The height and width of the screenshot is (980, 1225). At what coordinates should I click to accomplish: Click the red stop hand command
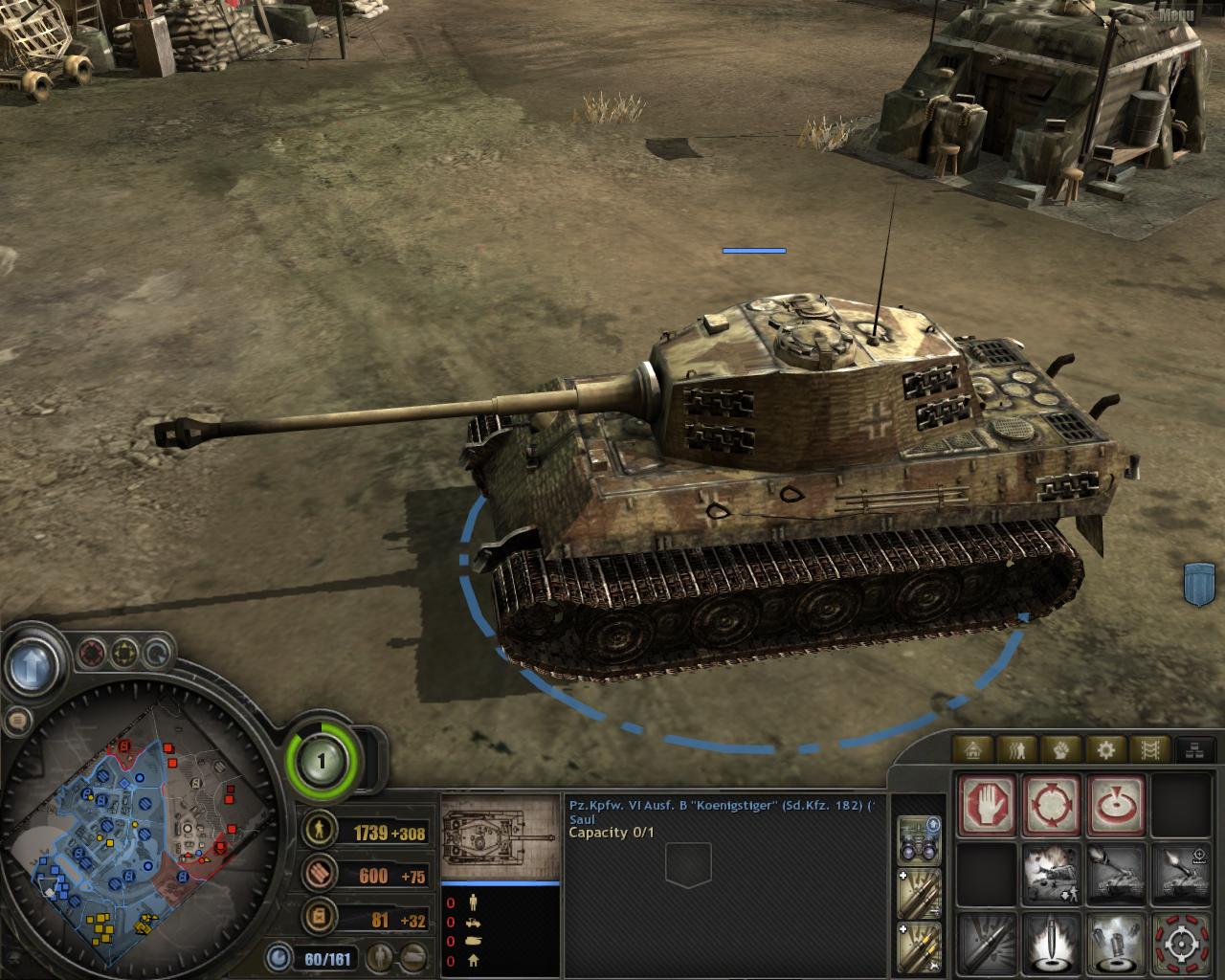[x=987, y=805]
